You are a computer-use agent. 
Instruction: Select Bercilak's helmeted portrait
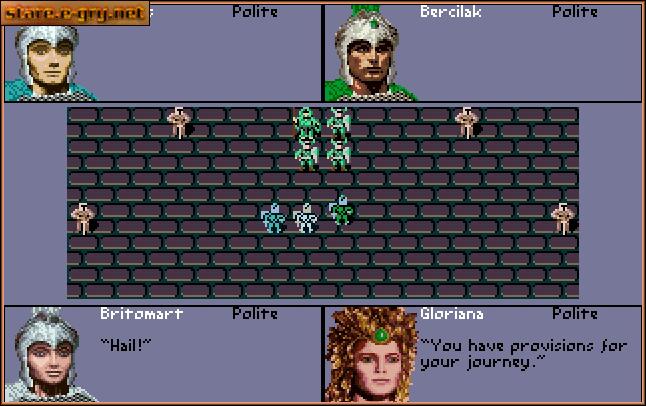pos(371,52)
